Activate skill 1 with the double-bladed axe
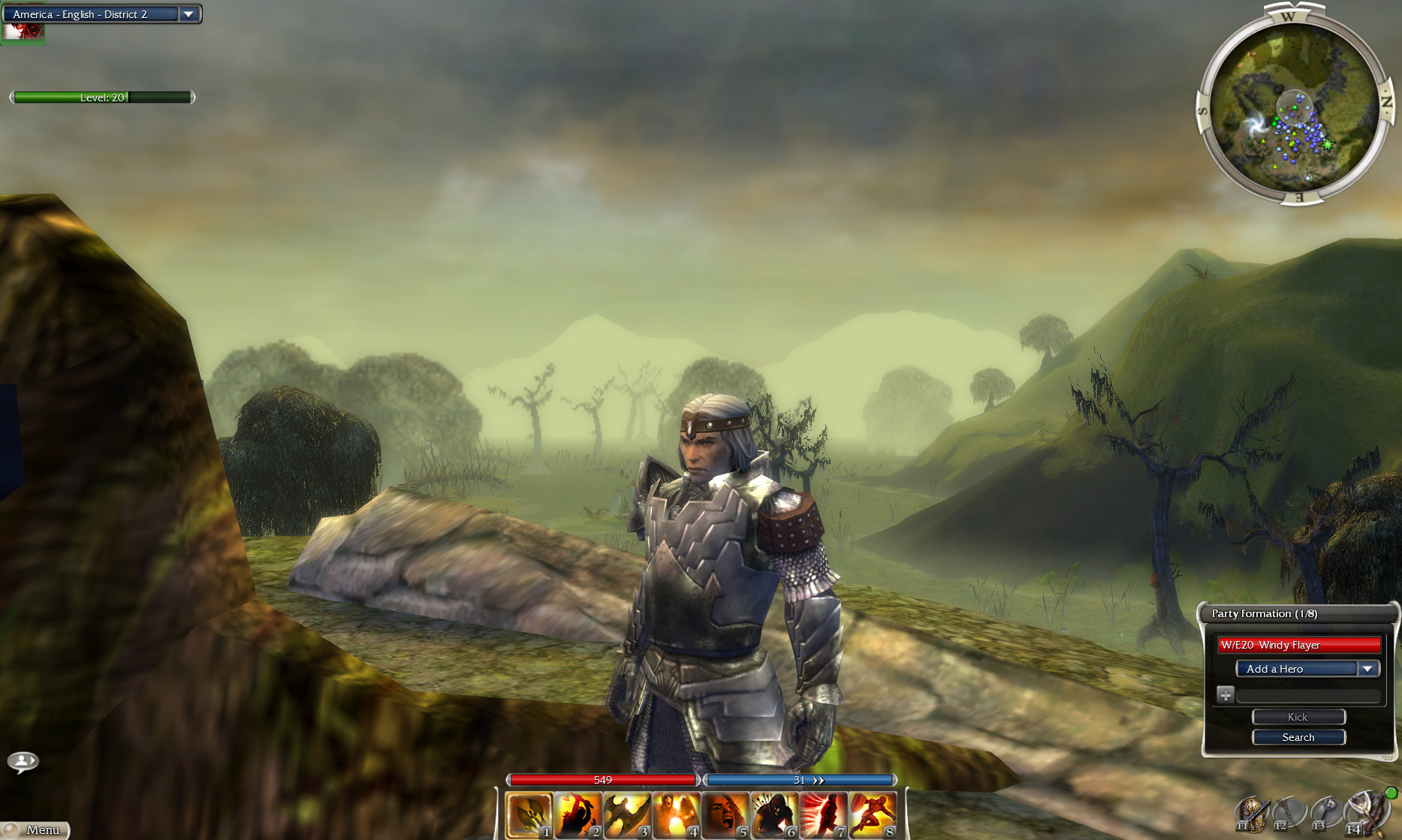 529,814
